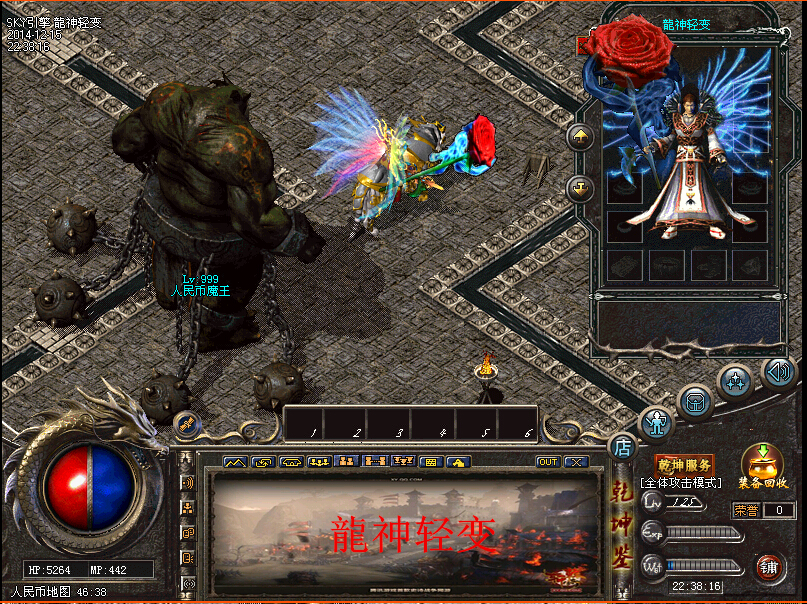Viewport: 807px width, 604px height.
Task: Open the character figure round button
Action: pos(656,424)
